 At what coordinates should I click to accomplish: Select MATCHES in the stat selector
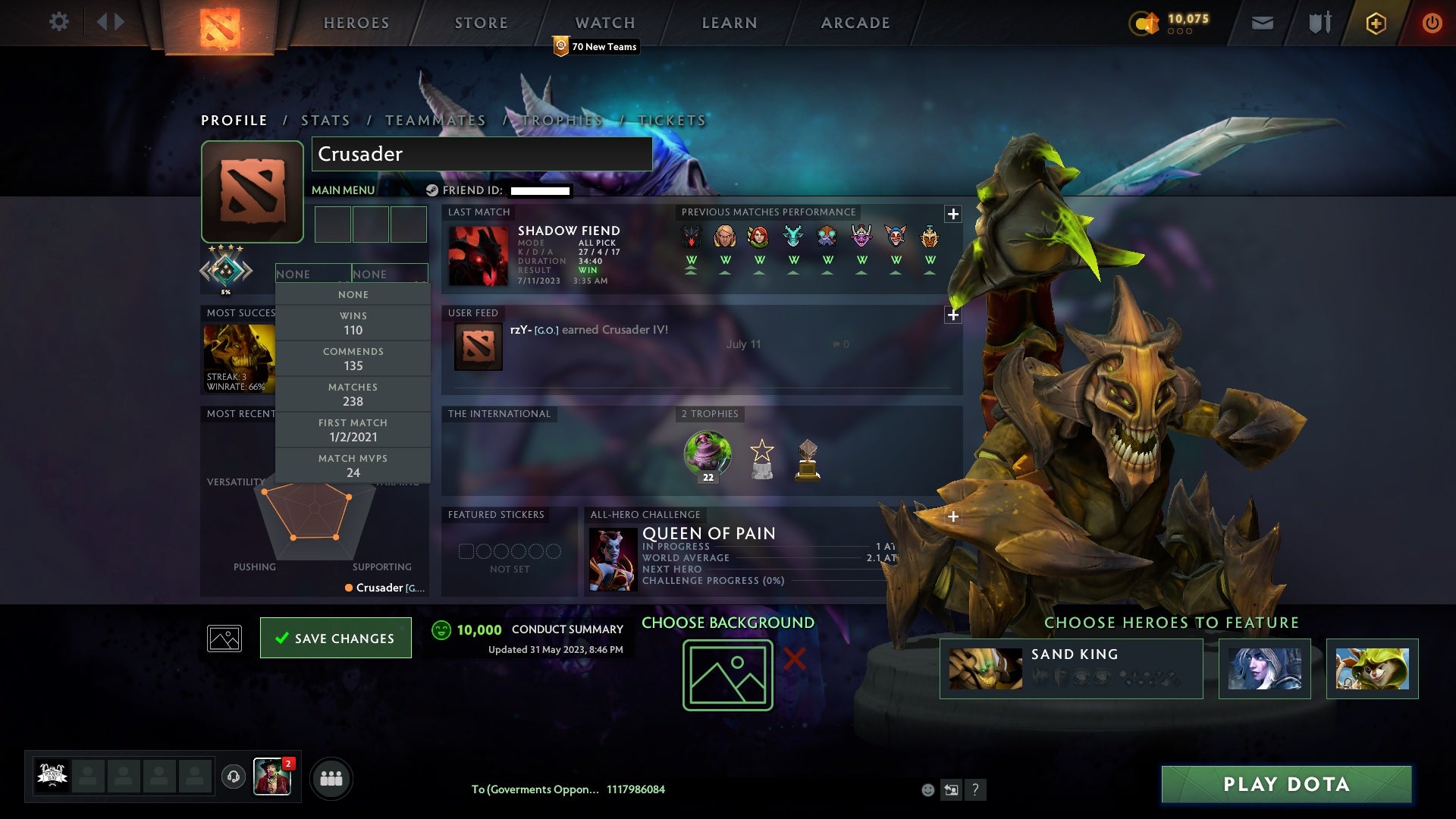tap(353, 394)
